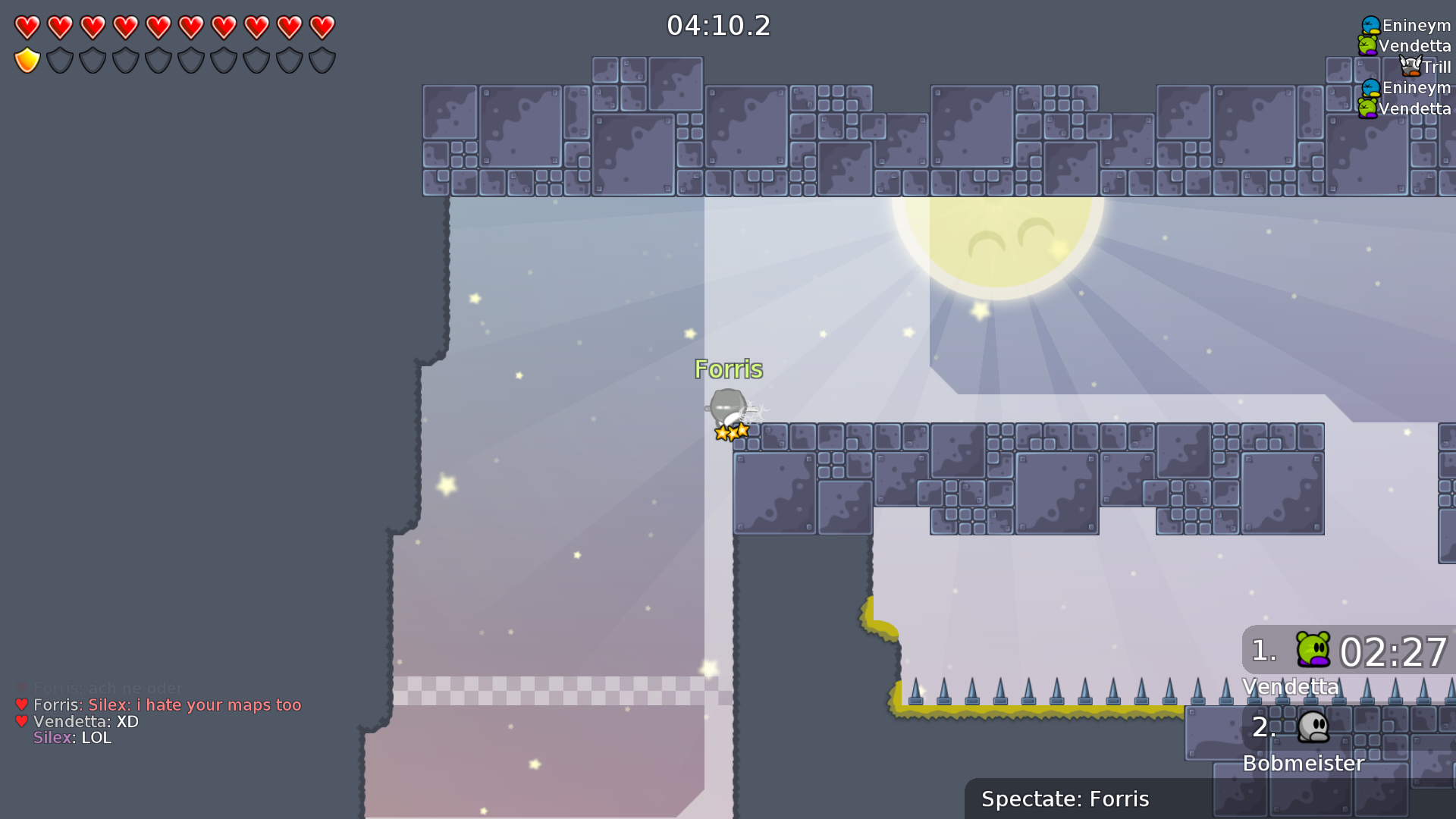Click Silex's LOL chat message
This screenshot has width=1456, height=819.
coord(72,738)
